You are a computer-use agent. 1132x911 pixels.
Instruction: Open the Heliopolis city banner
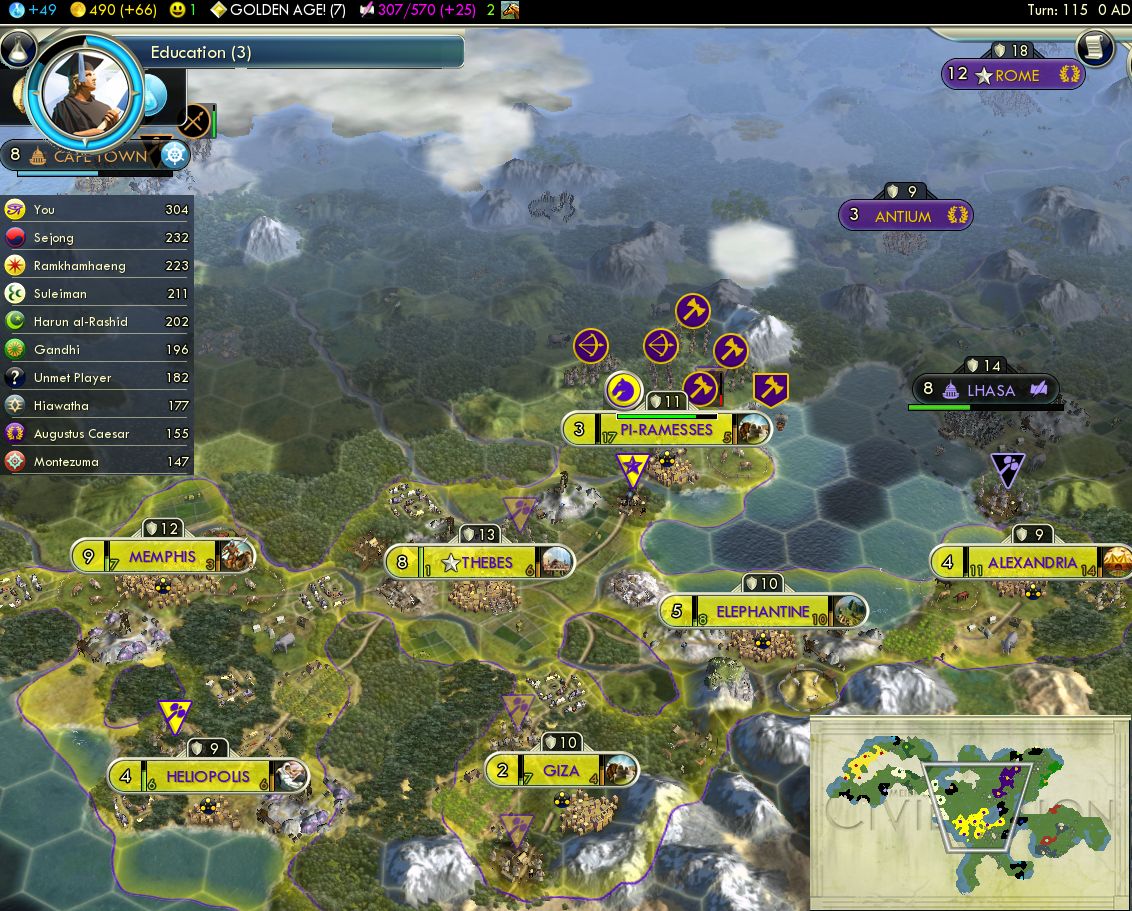208,776
